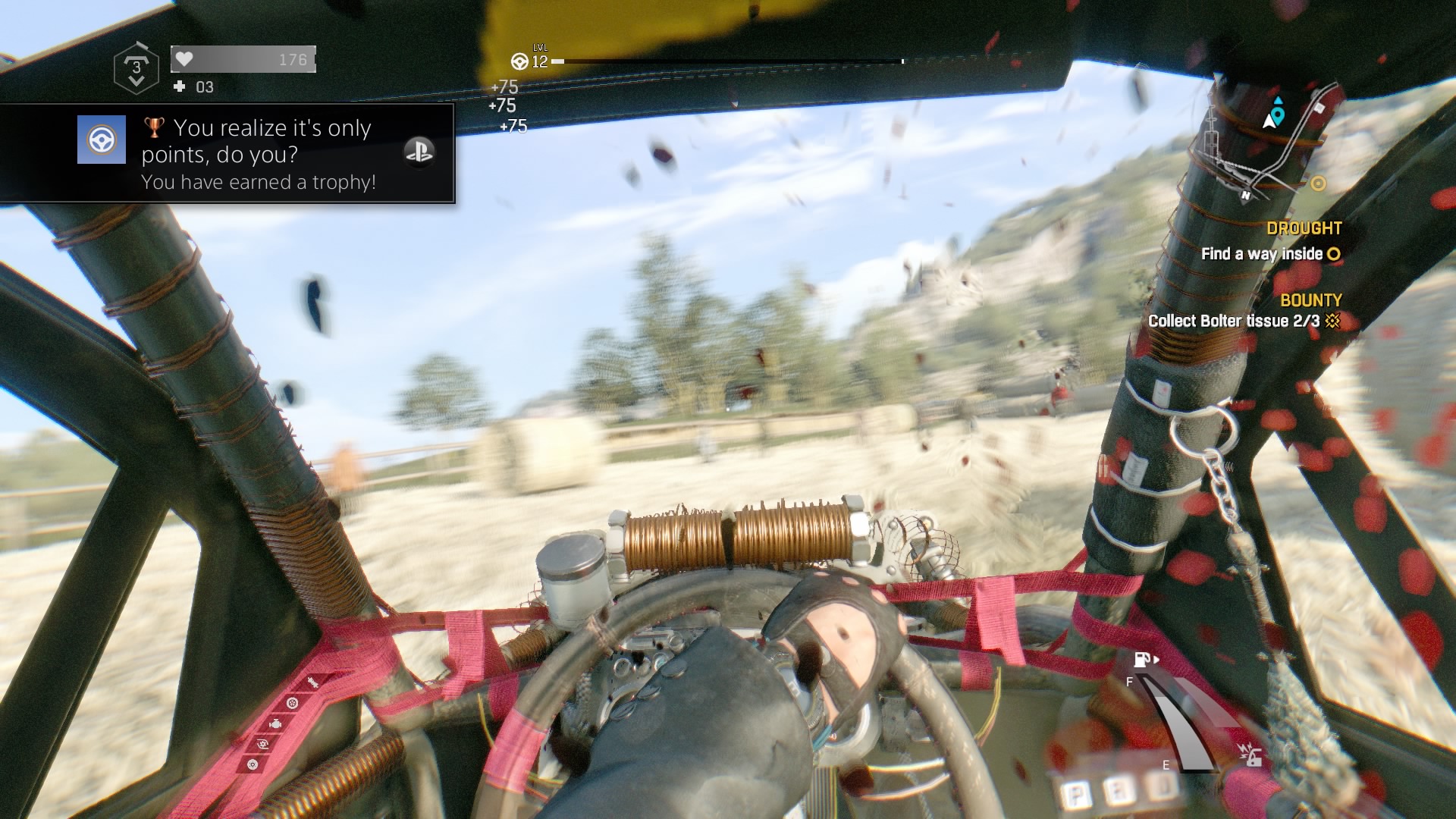The image size is (1456, 819).
Task: Click the electric cage trap icon
Action: (x=1252, y=756)
